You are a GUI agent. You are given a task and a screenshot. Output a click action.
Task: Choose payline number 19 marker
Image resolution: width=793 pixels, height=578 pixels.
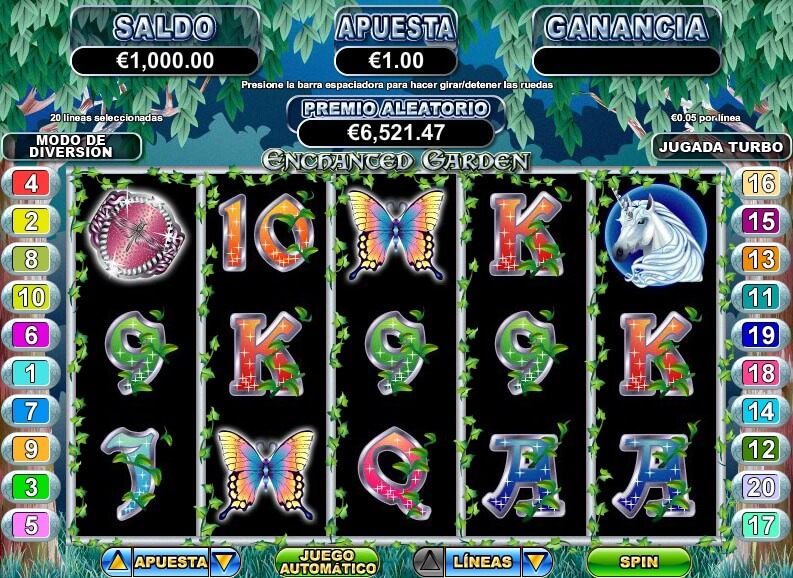tap(761, 335)
